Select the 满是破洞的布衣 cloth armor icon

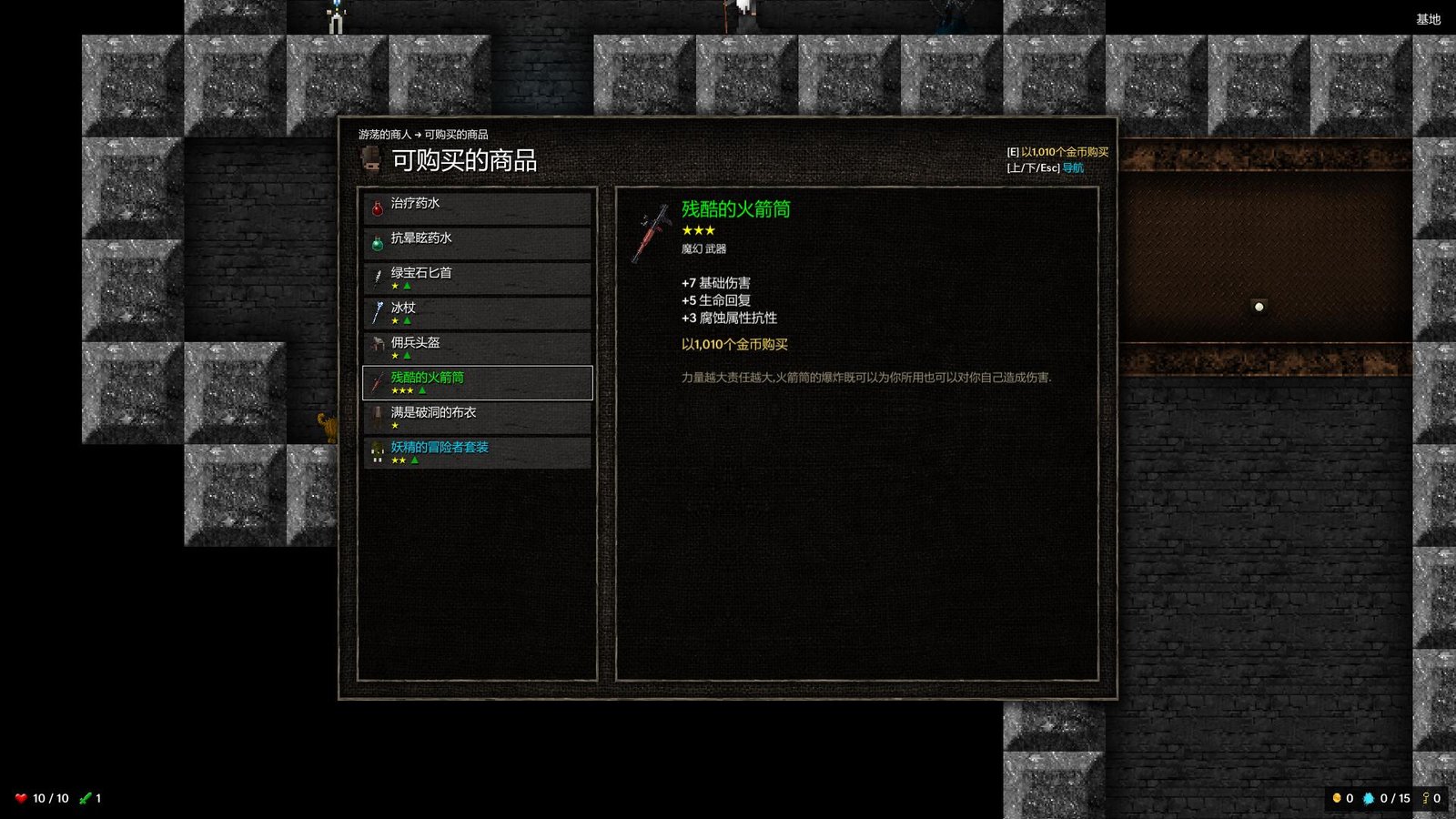click(377, 414)
